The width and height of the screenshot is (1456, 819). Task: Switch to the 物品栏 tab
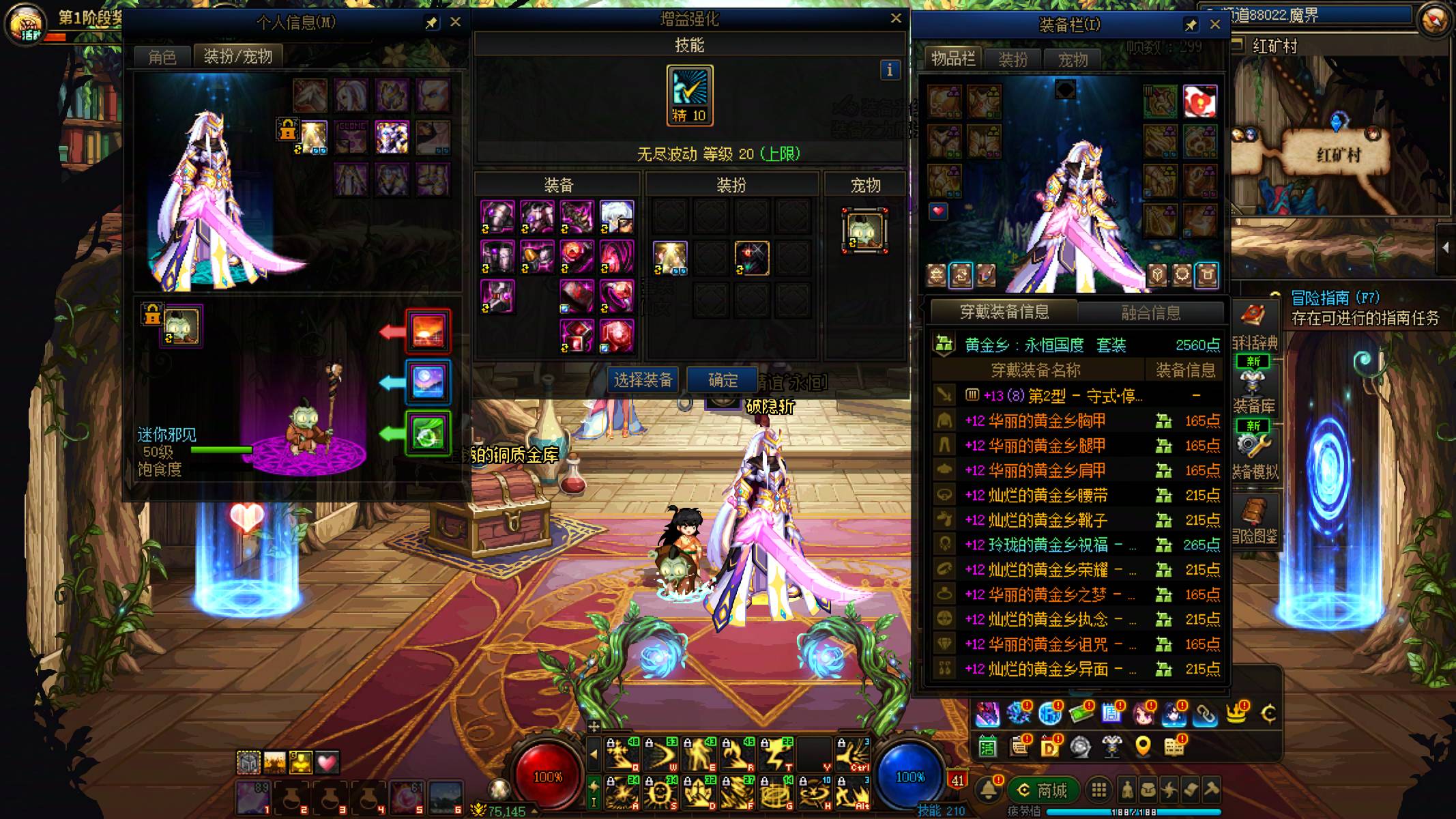point(953,59)
